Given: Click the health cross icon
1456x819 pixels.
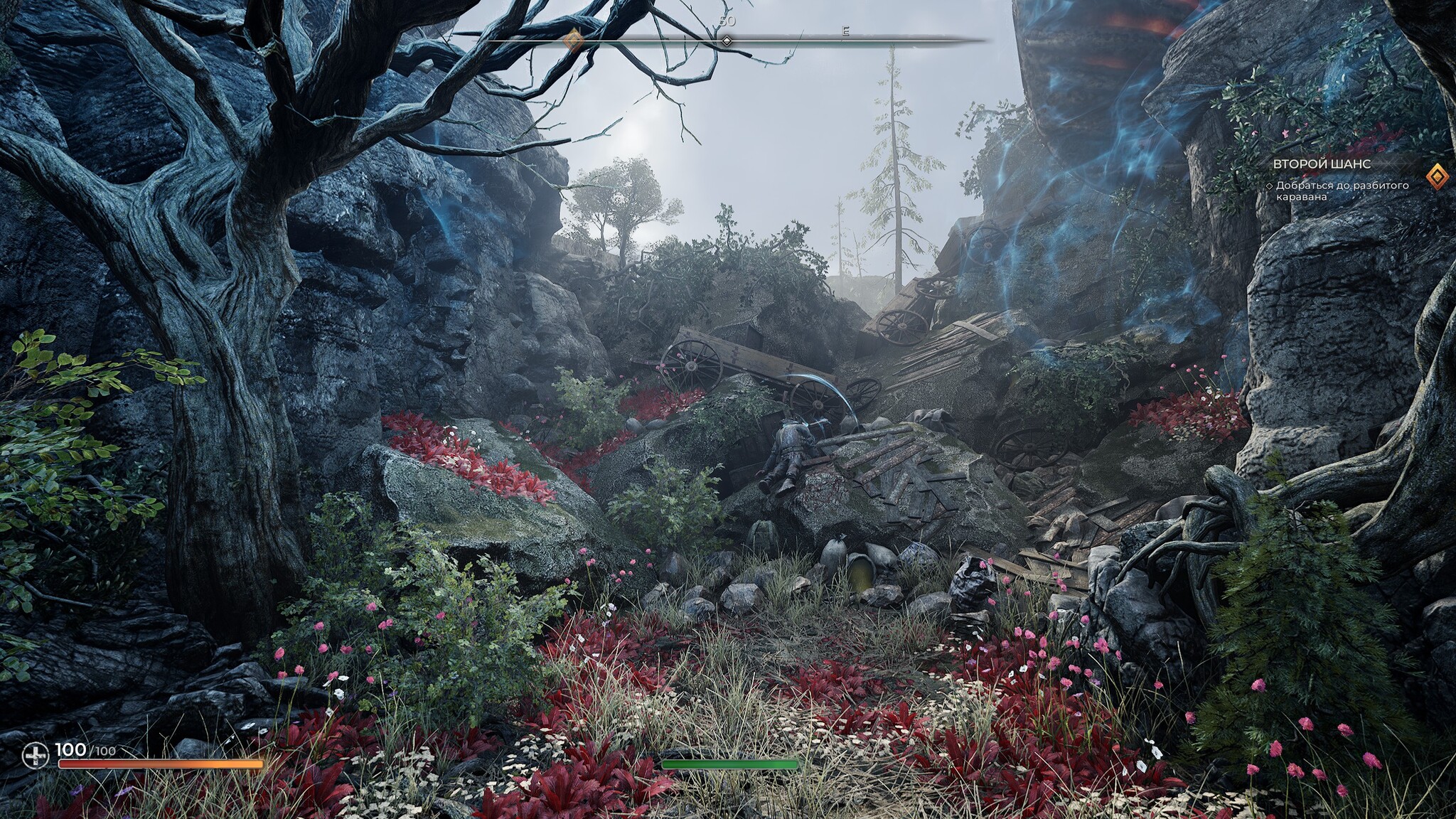Looking at the screenshot, I should pyautogui.click(x=35, y=755).
